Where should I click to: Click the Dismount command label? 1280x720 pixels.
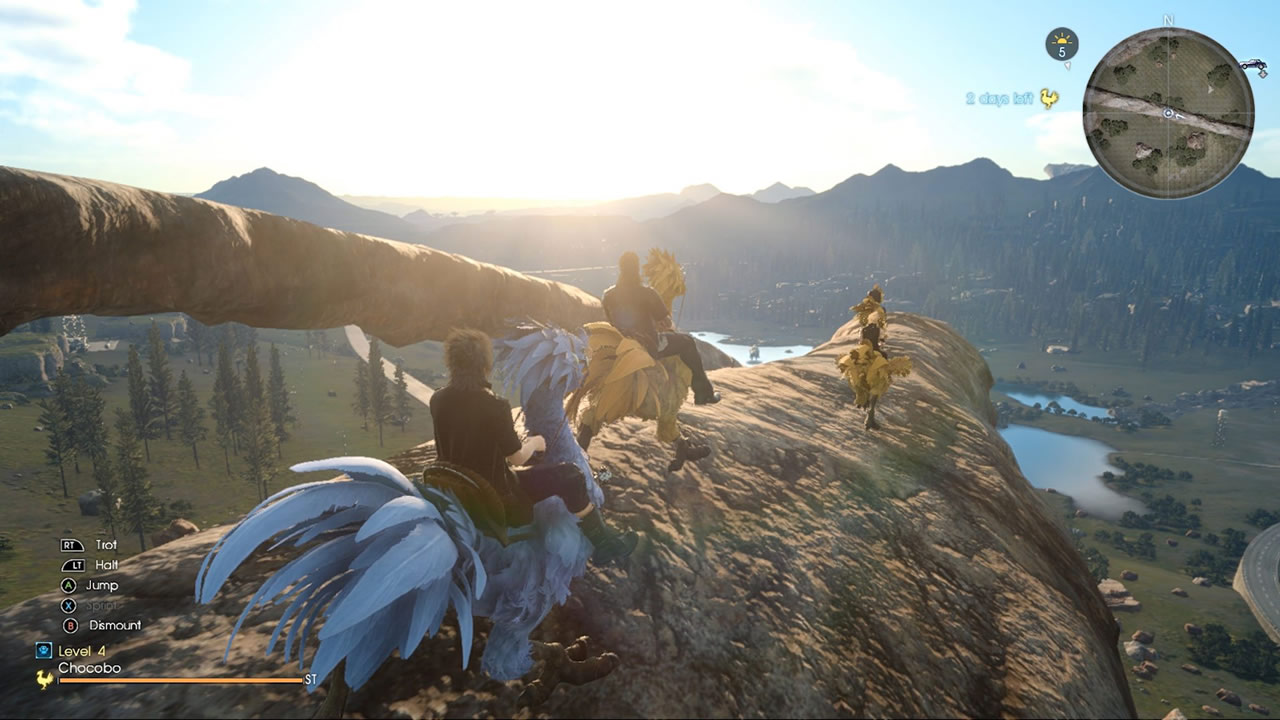(x=115, y=625)
